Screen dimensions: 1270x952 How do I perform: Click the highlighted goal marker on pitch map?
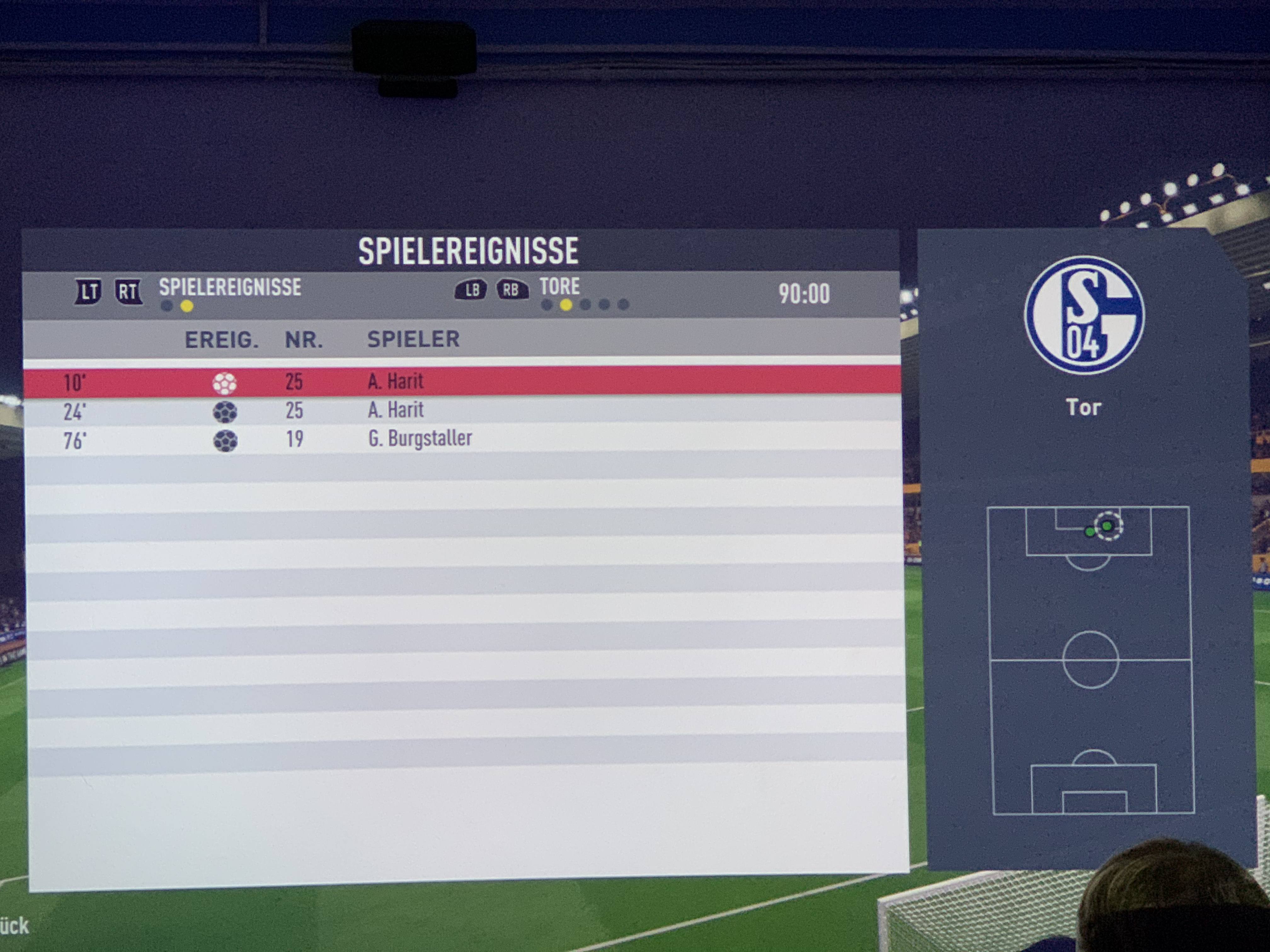pos(1107,526)
